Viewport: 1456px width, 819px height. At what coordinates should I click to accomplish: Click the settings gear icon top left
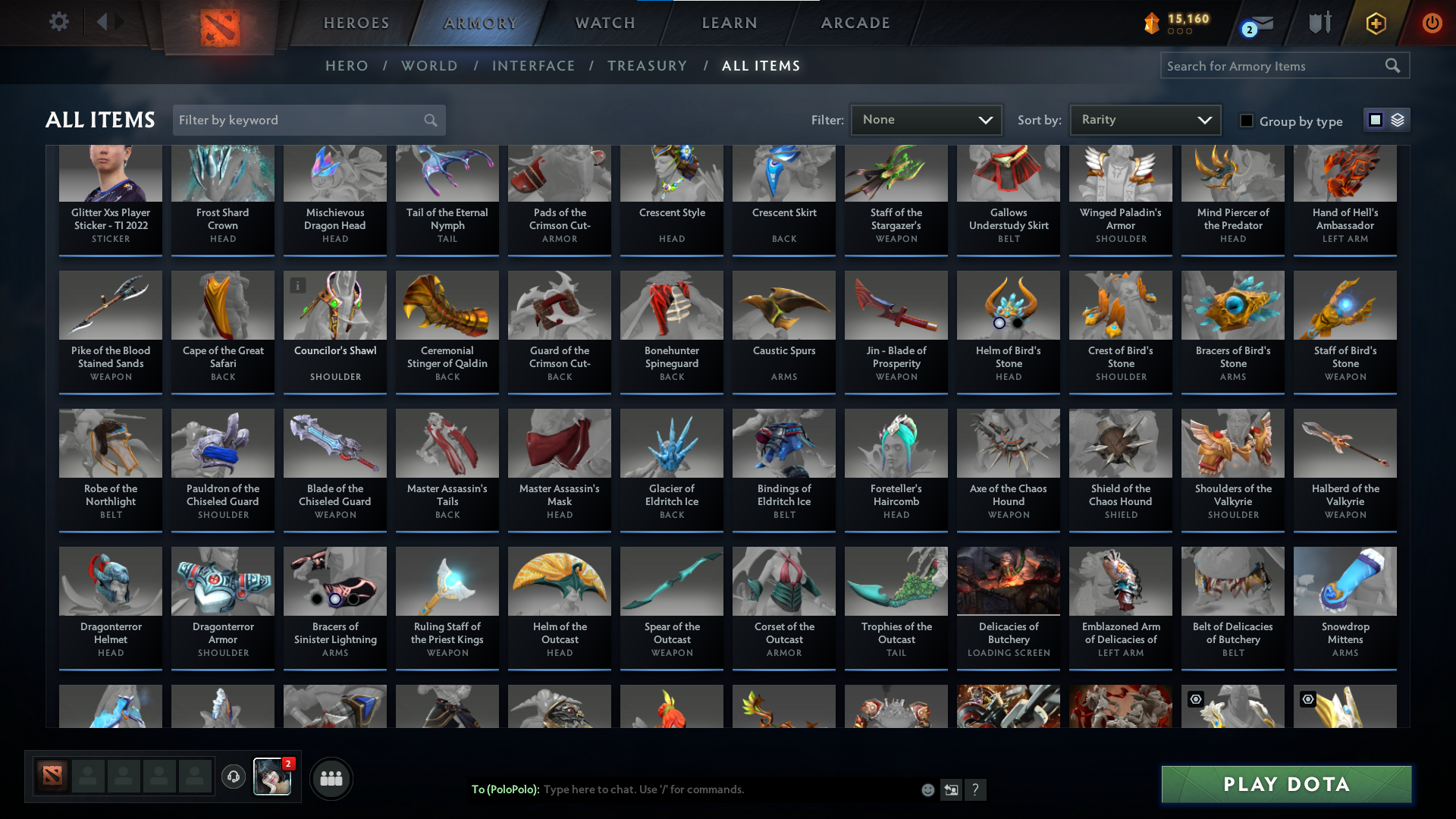[59, 22]
